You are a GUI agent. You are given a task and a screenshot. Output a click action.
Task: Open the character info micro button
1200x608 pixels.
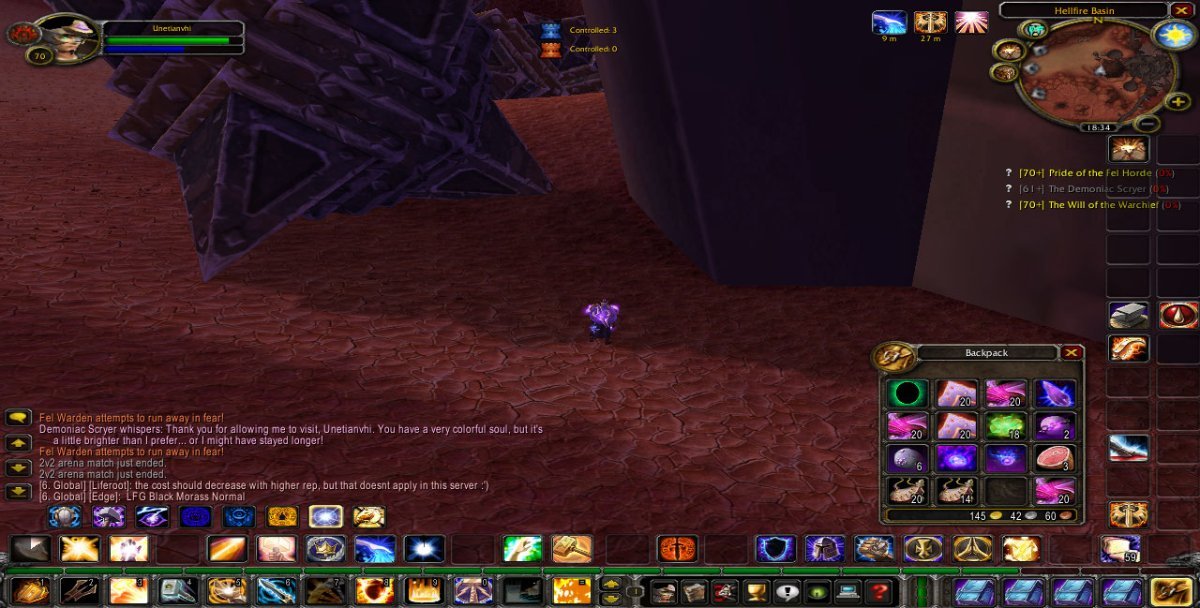666,591
